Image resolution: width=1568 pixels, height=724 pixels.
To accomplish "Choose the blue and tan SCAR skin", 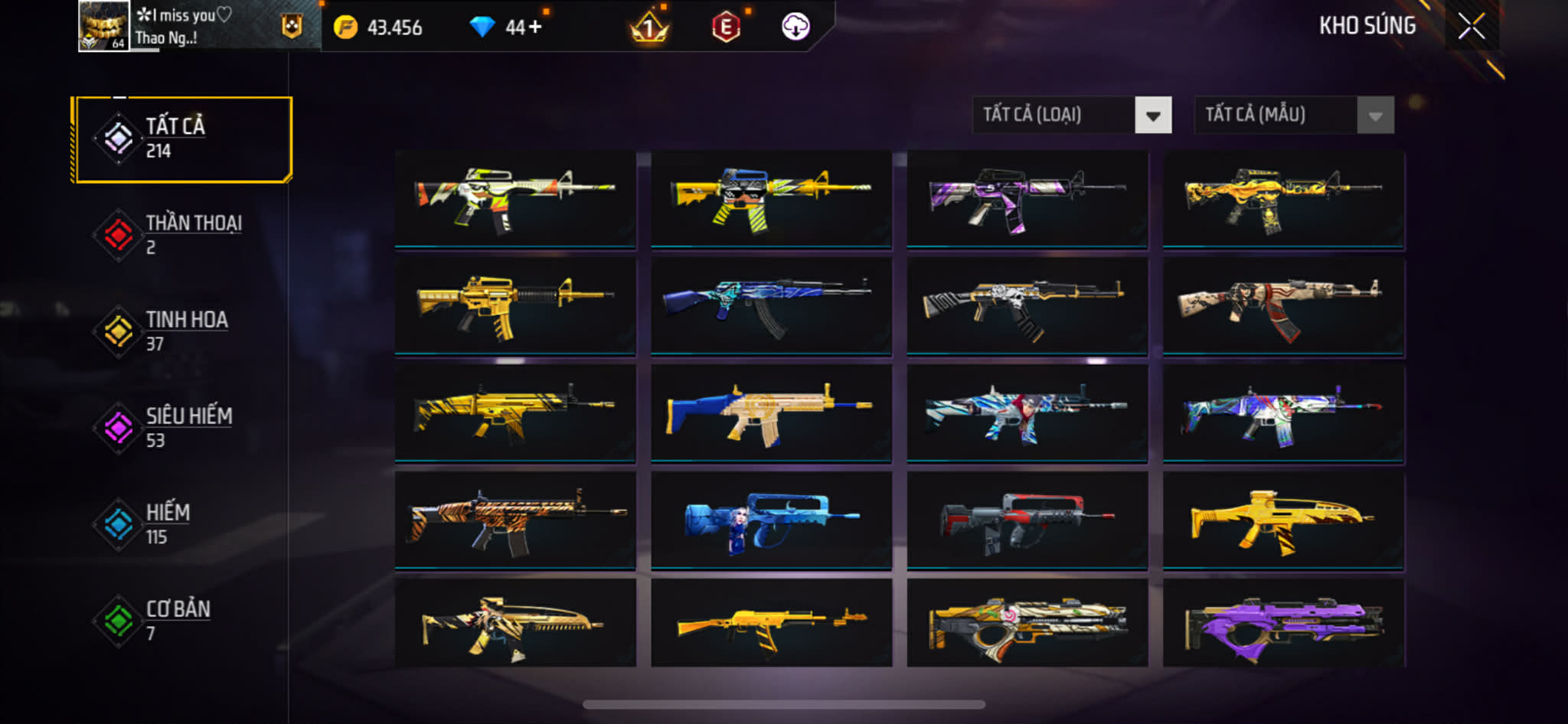I will click(771, 413).
